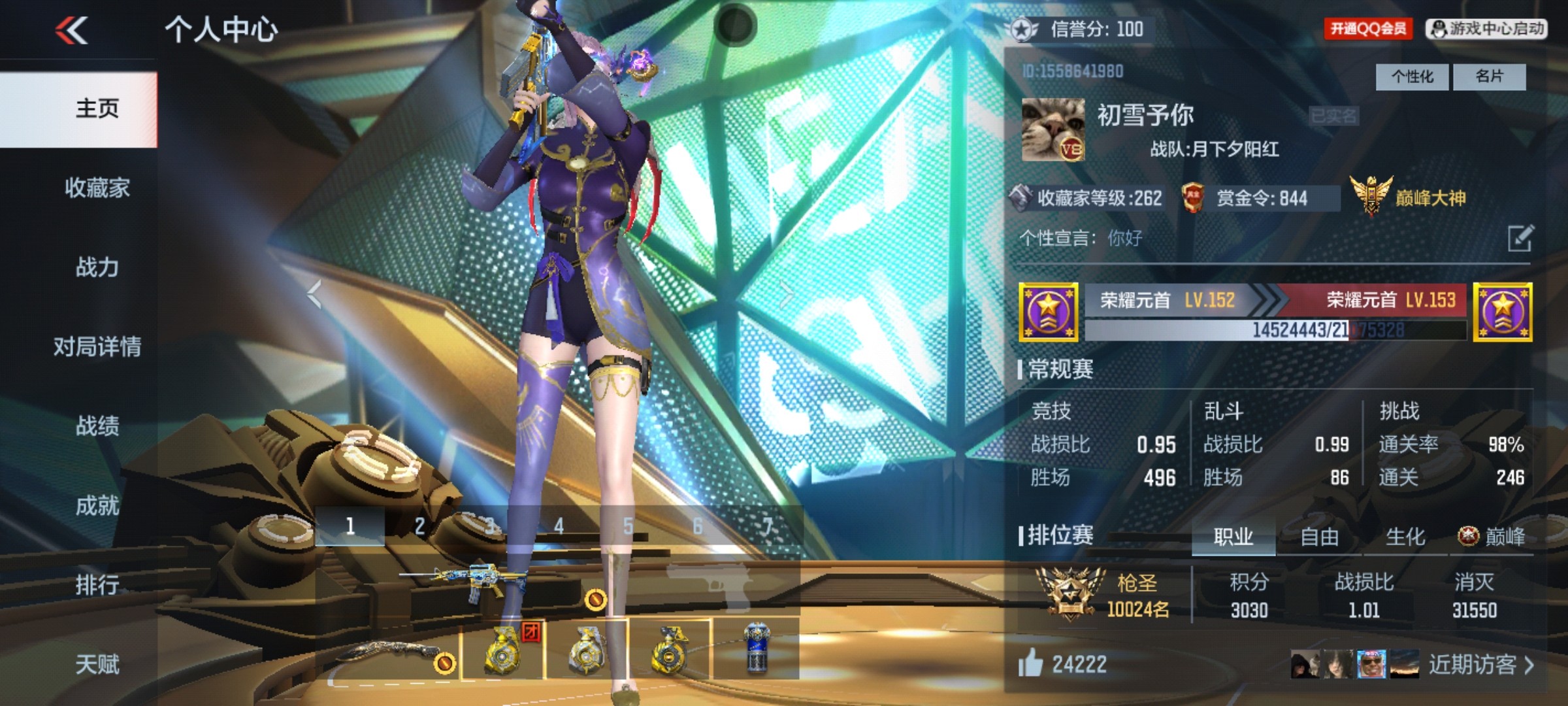Open the 名片 name card button
The width and height of the screenshot is (1568, 706).
tap(1489, 77)
